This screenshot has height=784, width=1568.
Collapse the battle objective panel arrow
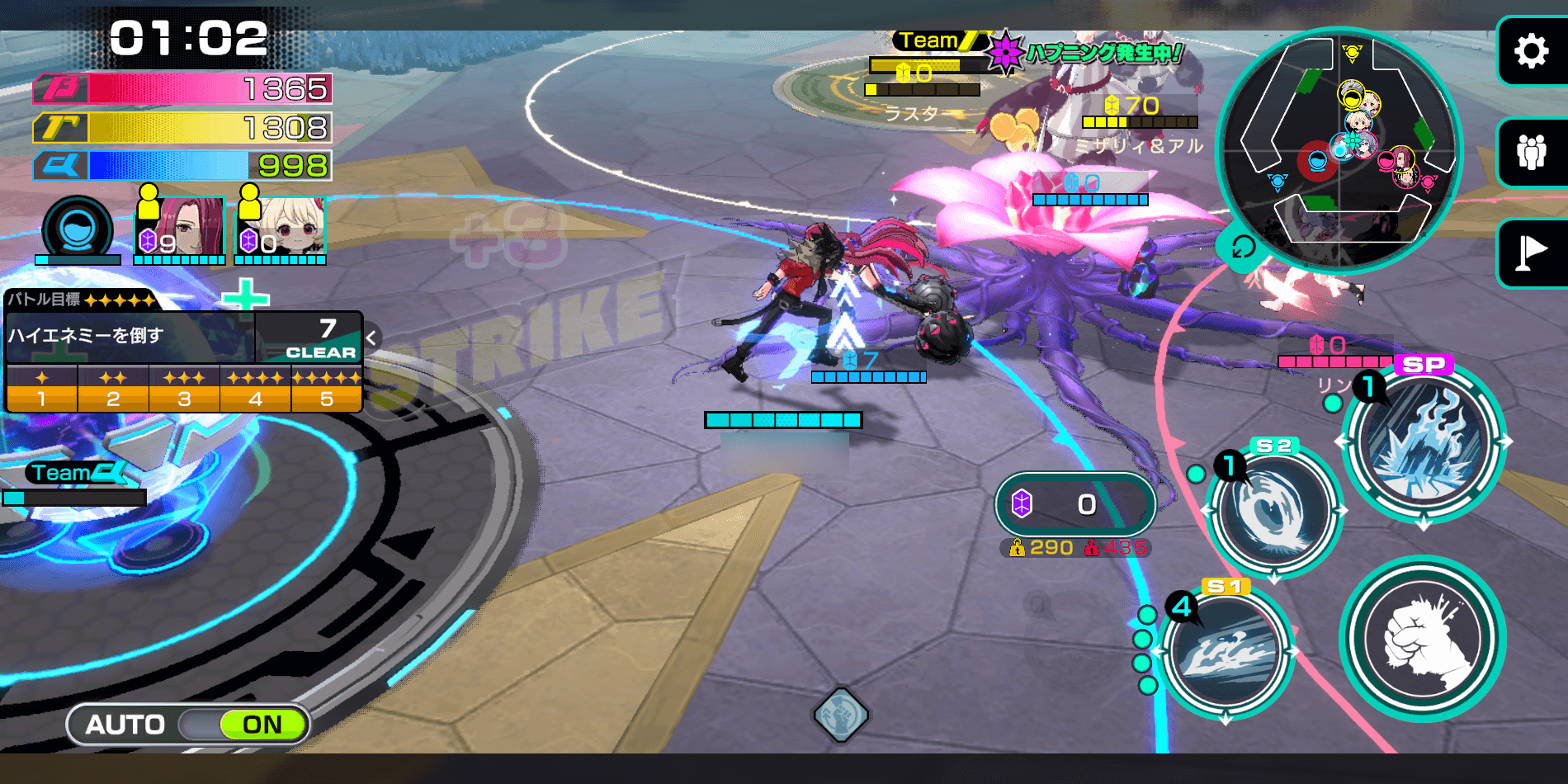pyautogui.click(x=371, y=338)
